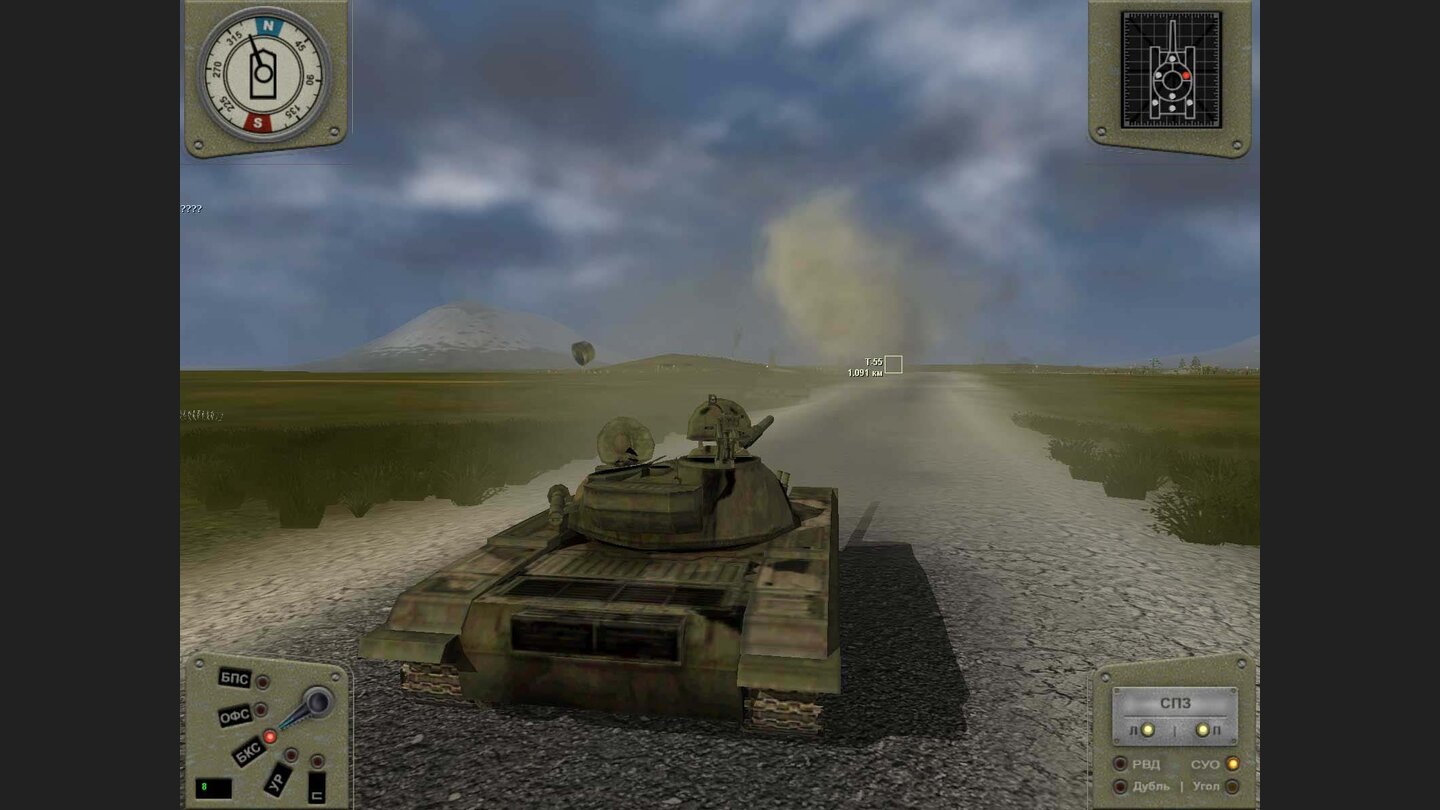Select the БПС ammunition type
Screen dimensions: 1440x810
[x=234, y=677]
